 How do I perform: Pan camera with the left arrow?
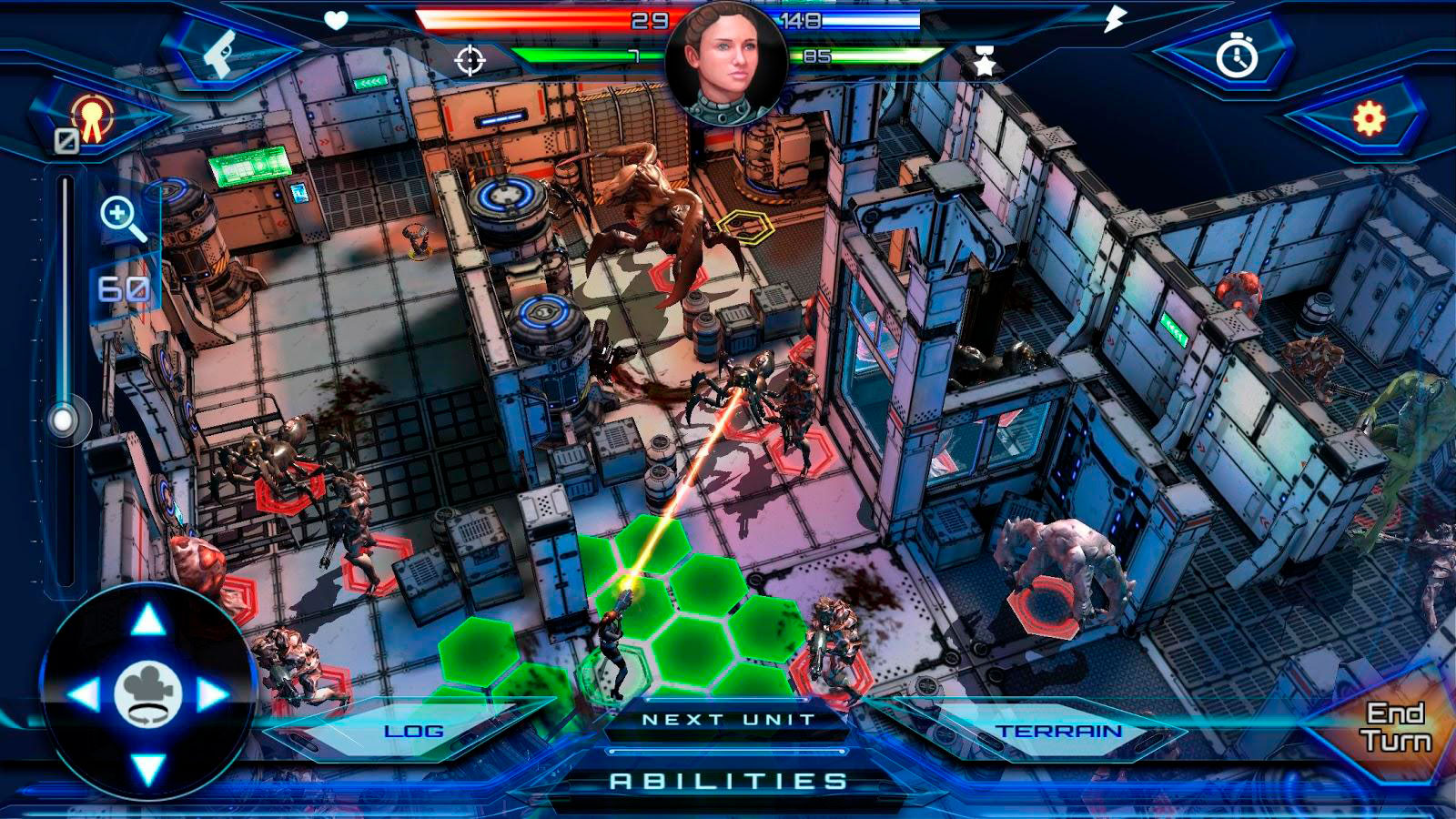[84, 696]
